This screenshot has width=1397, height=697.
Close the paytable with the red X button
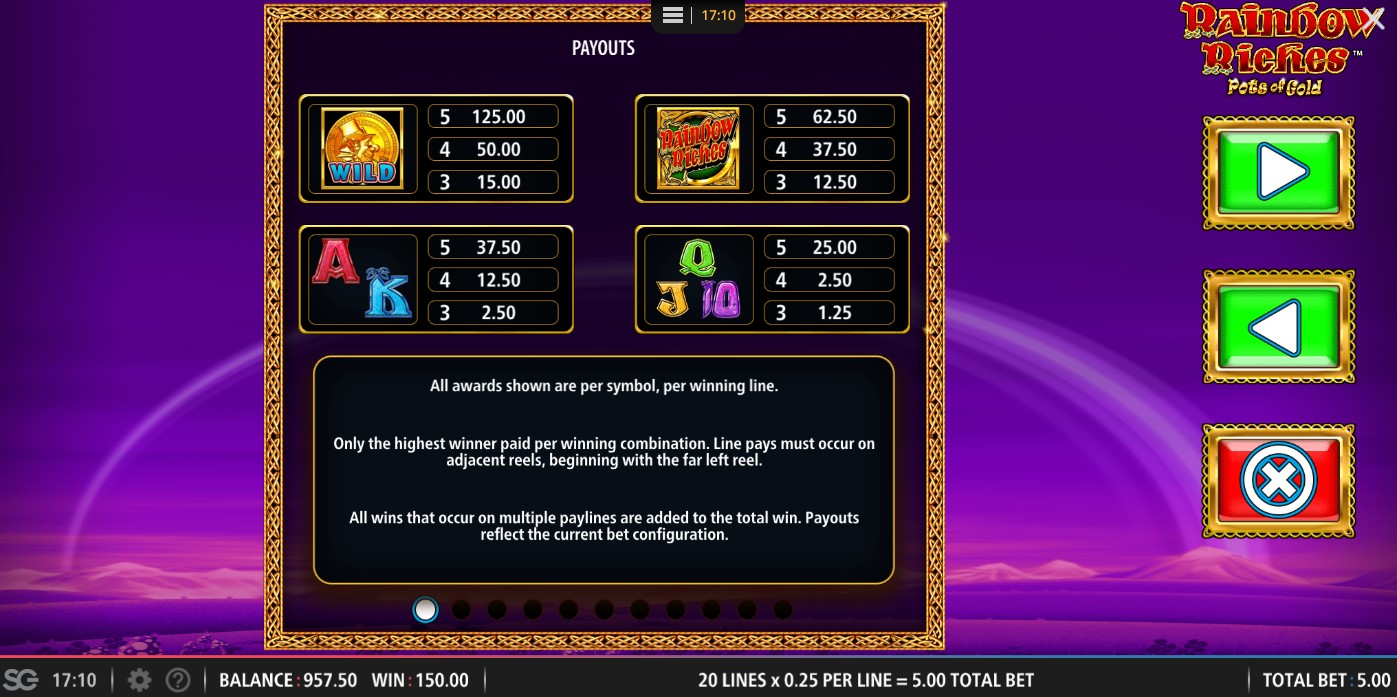pos(1278,481)
